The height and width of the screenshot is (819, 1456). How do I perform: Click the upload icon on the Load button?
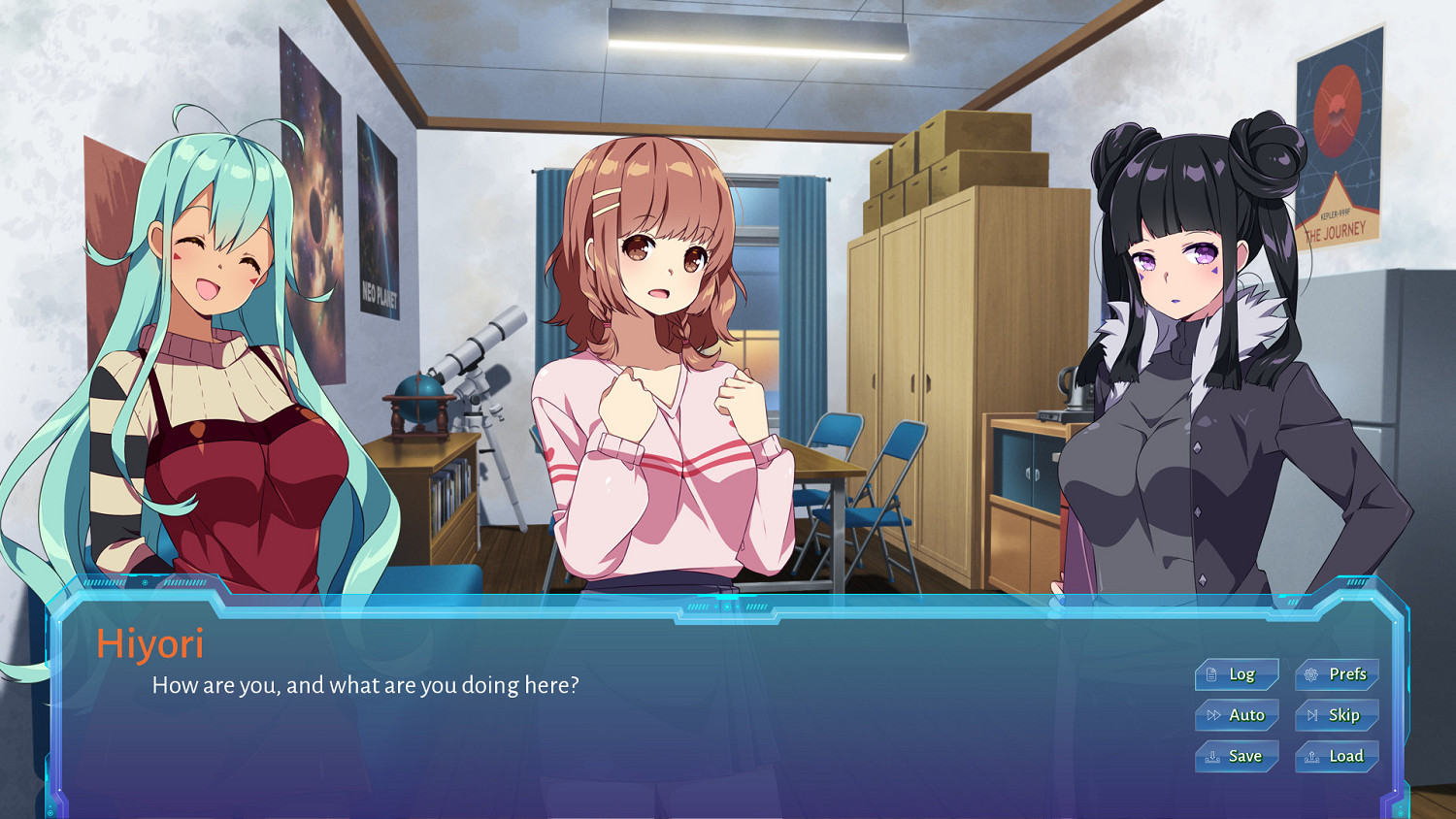1312,756
